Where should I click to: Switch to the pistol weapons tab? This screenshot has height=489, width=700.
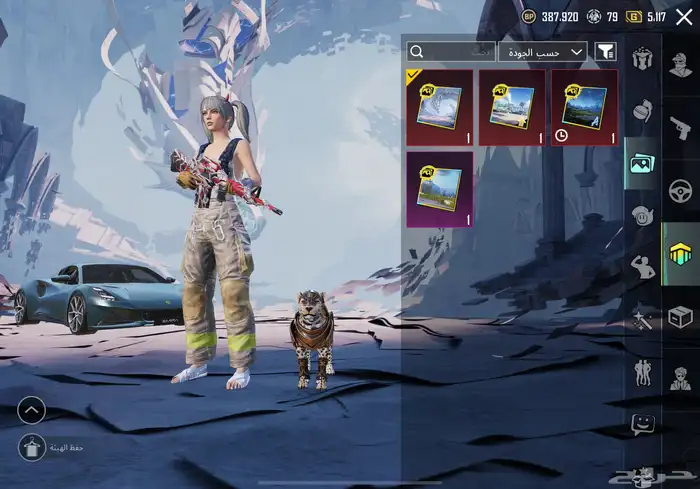681,126
